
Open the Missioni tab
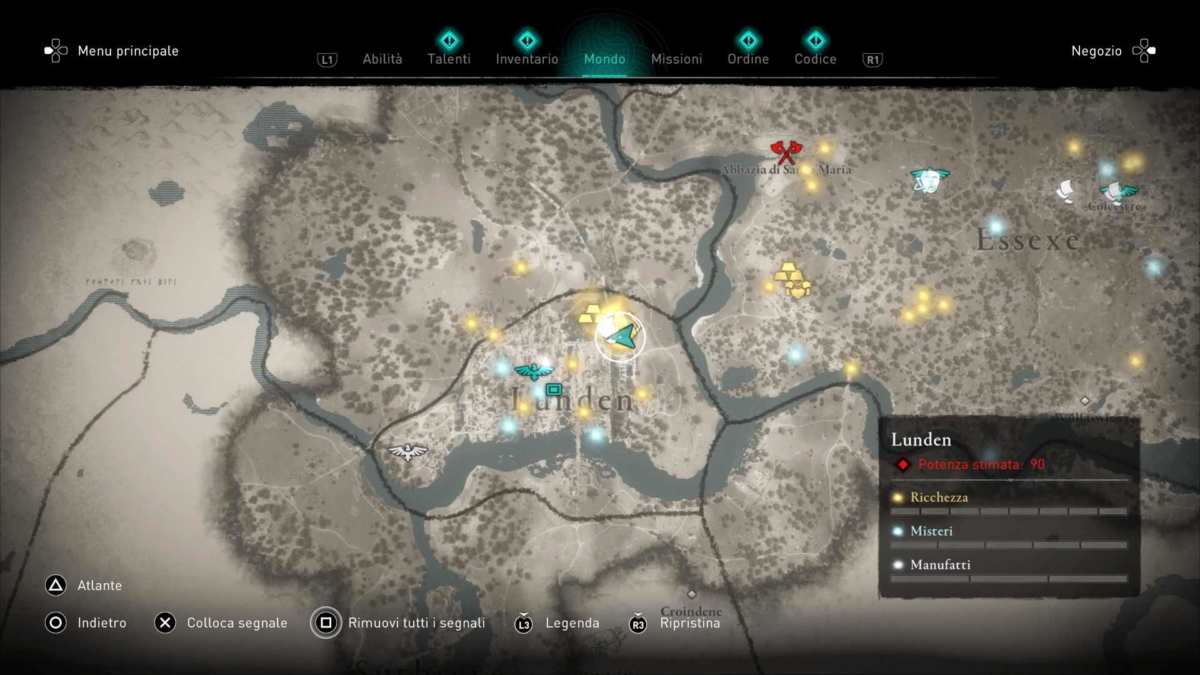(x=676, y=59)
